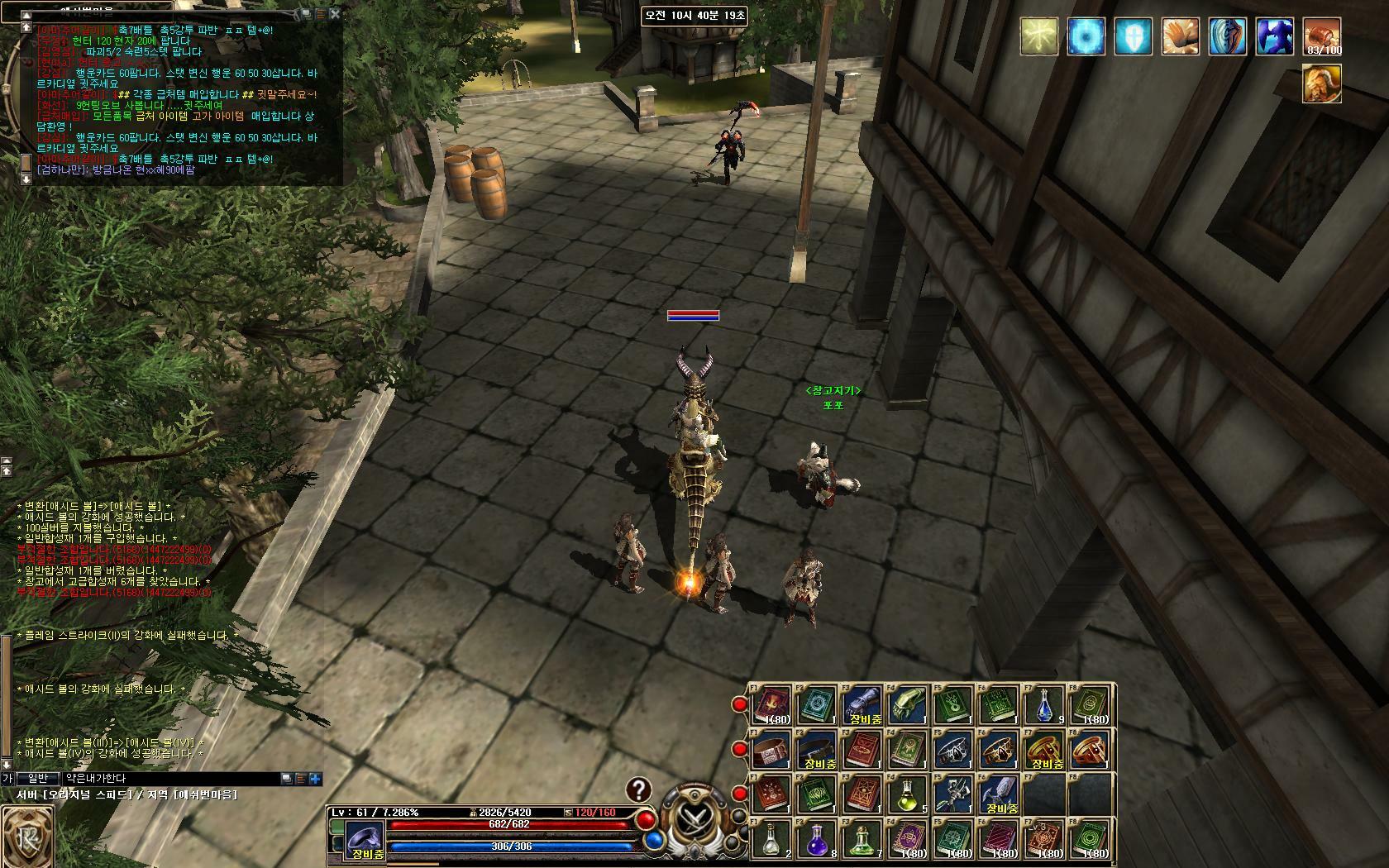Viewport: 1389px width, 868px height.
Task: Open the purple star spellbook
Action: click(x=909, y=840)
